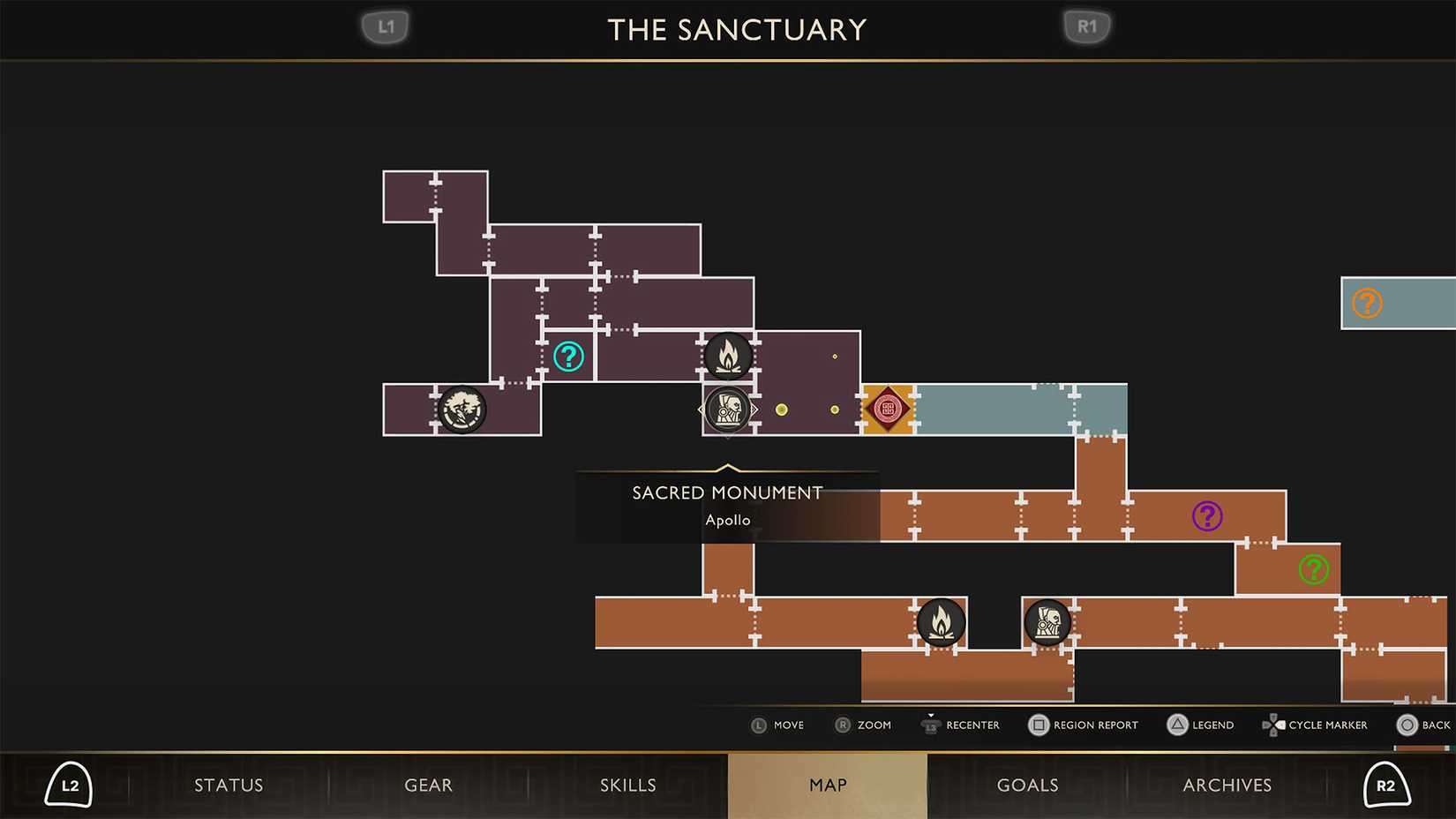Open the STATUS tab

[229, 785]
